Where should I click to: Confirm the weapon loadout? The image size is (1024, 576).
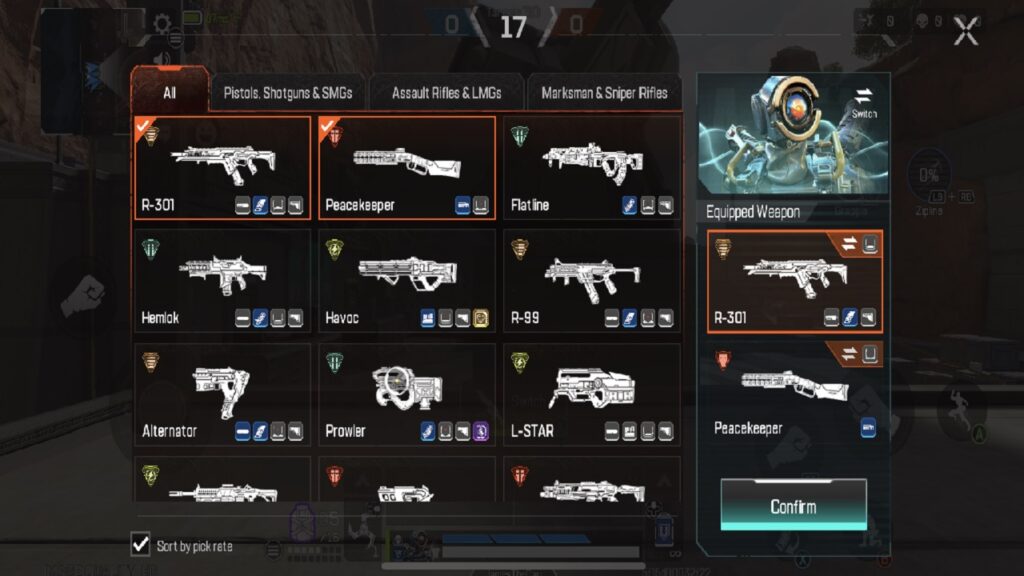[x=793, y=506]
